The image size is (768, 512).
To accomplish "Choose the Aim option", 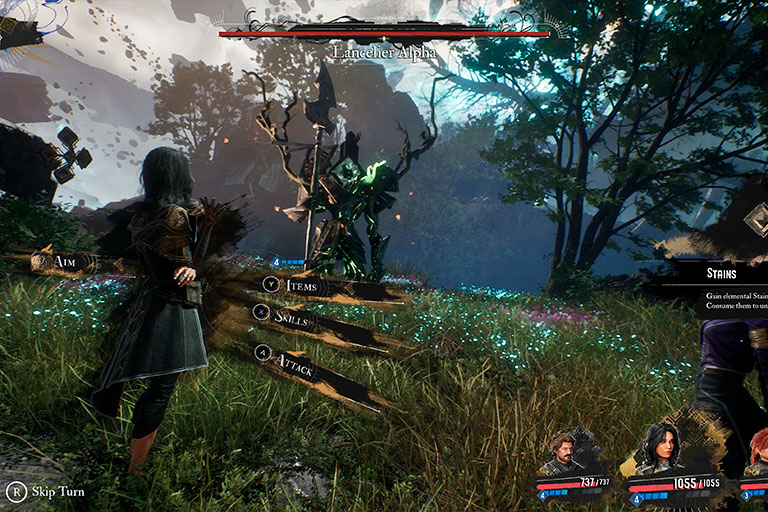I will click(x=66, y=262).
